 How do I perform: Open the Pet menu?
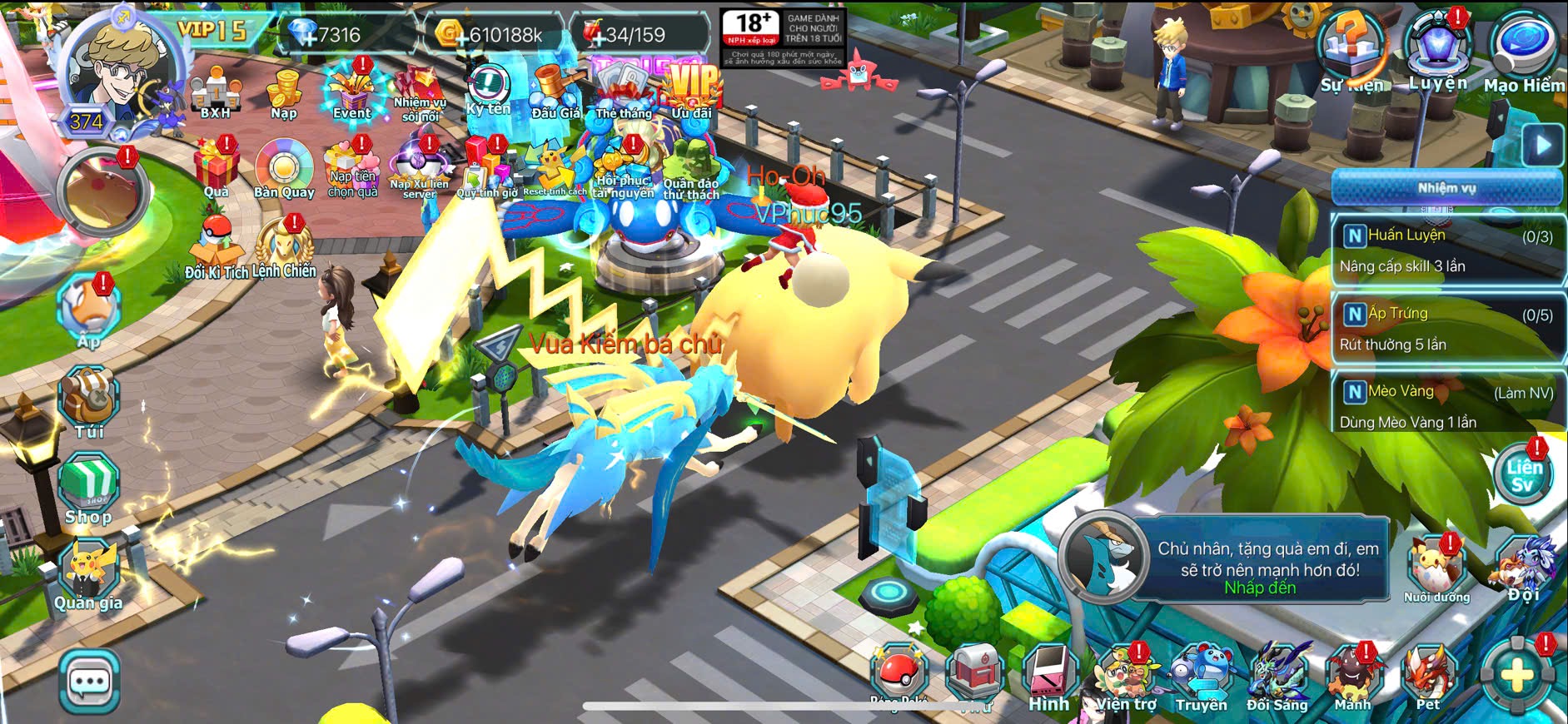pyautogui.click(x=1429, y=678)
